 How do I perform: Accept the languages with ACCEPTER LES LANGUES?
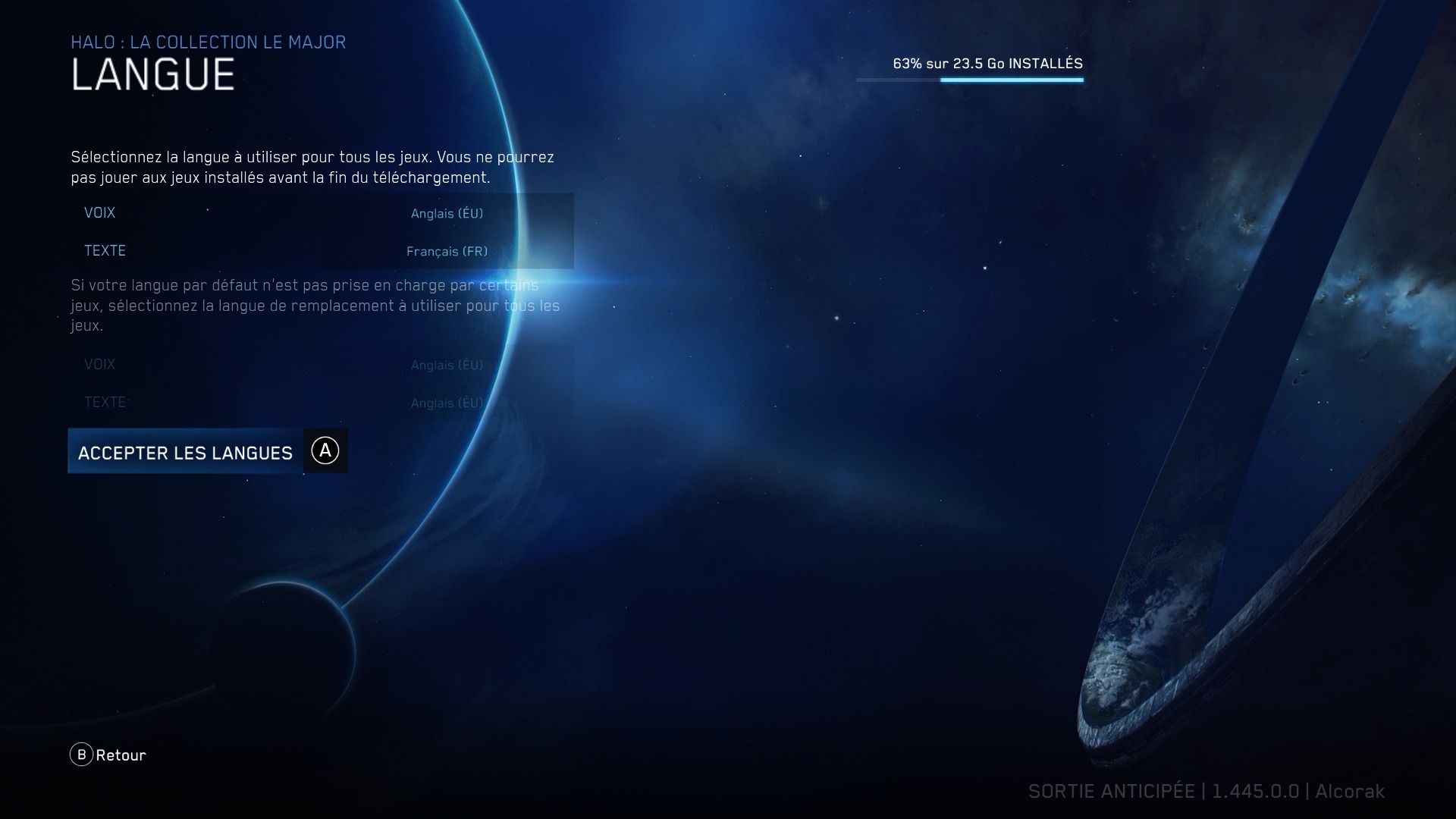(186, 452)
